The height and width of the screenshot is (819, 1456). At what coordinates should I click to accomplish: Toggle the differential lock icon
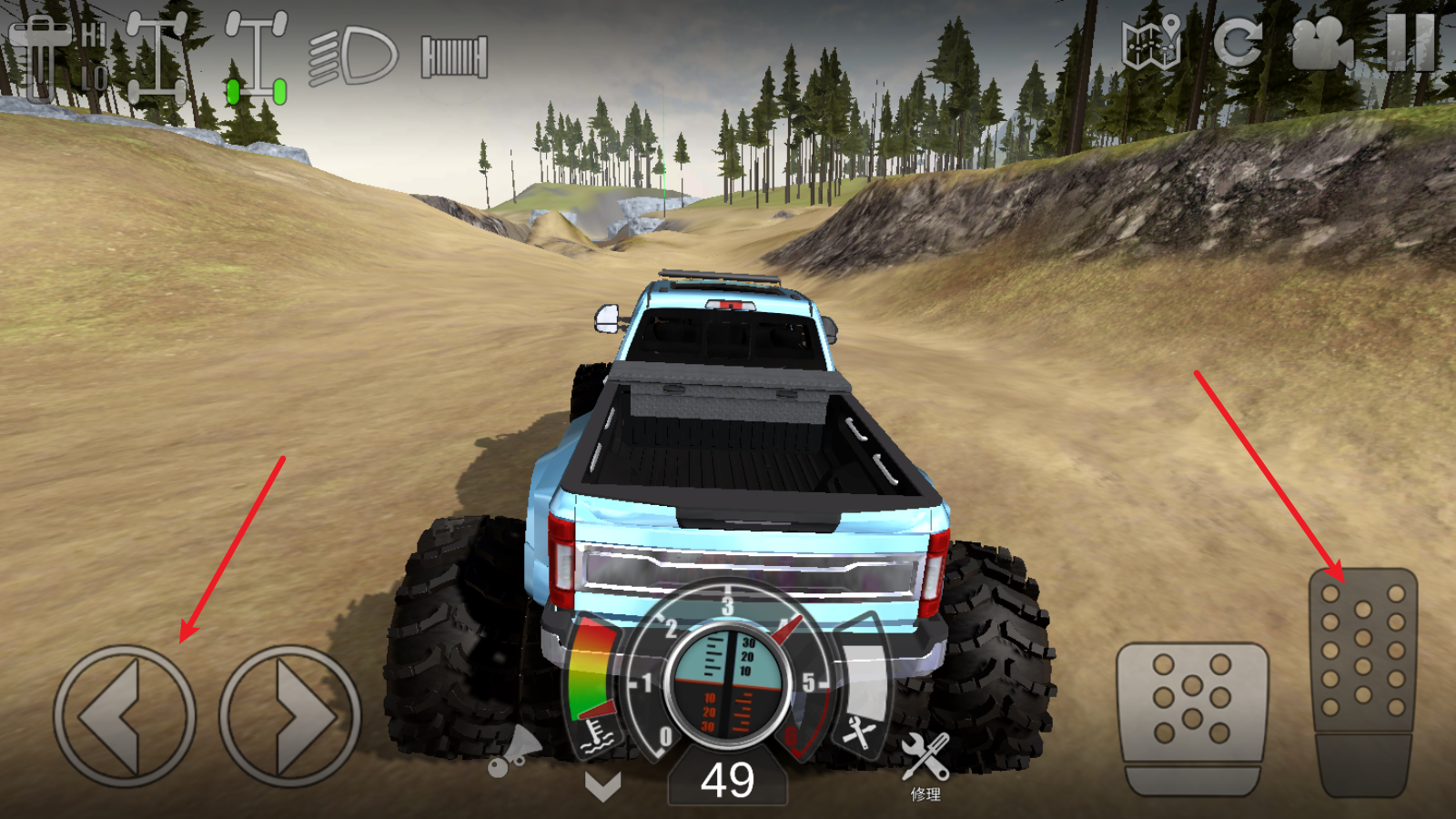[157, 56]
